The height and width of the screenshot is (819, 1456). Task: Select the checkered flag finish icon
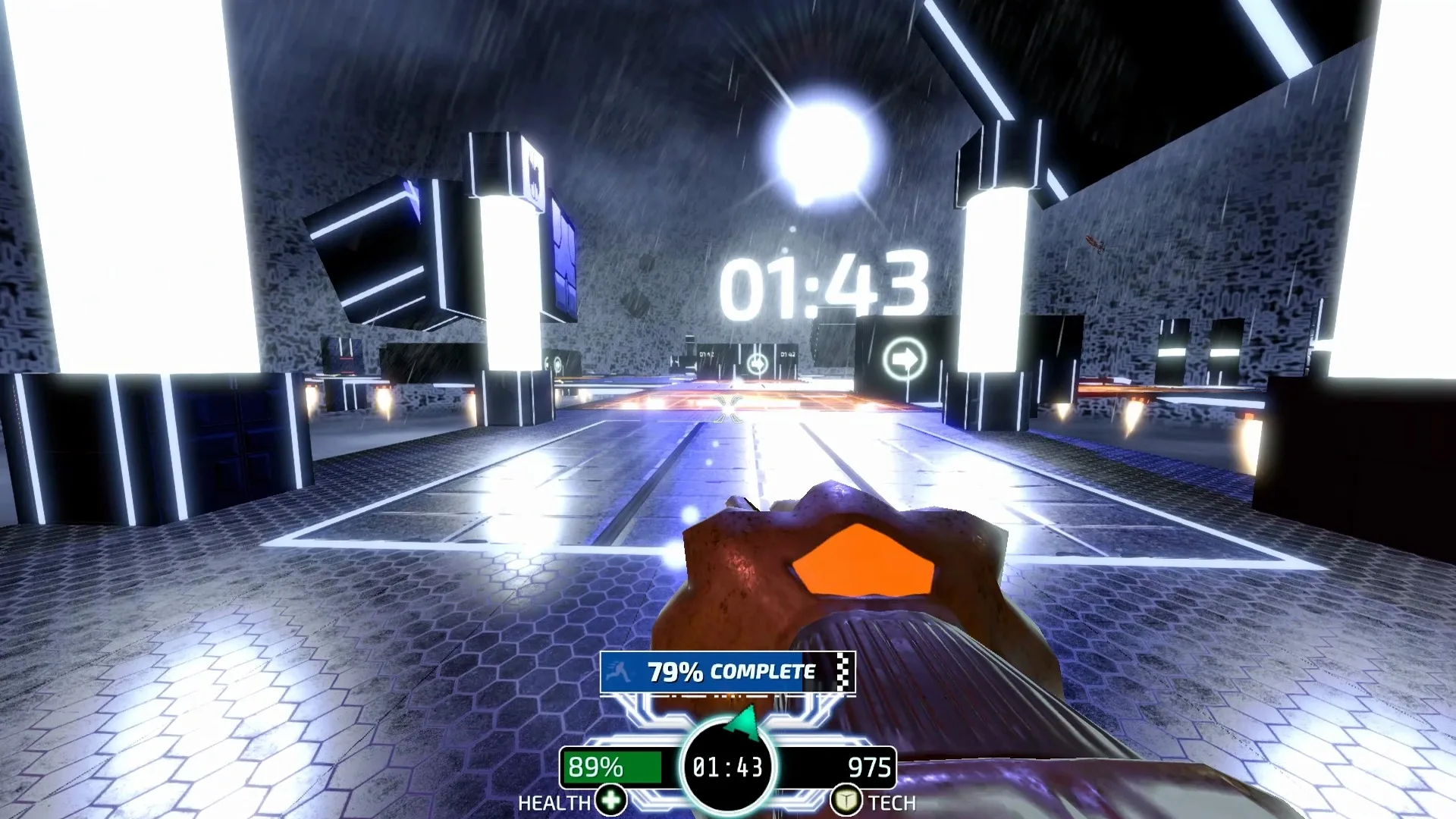tap(842, 671)
